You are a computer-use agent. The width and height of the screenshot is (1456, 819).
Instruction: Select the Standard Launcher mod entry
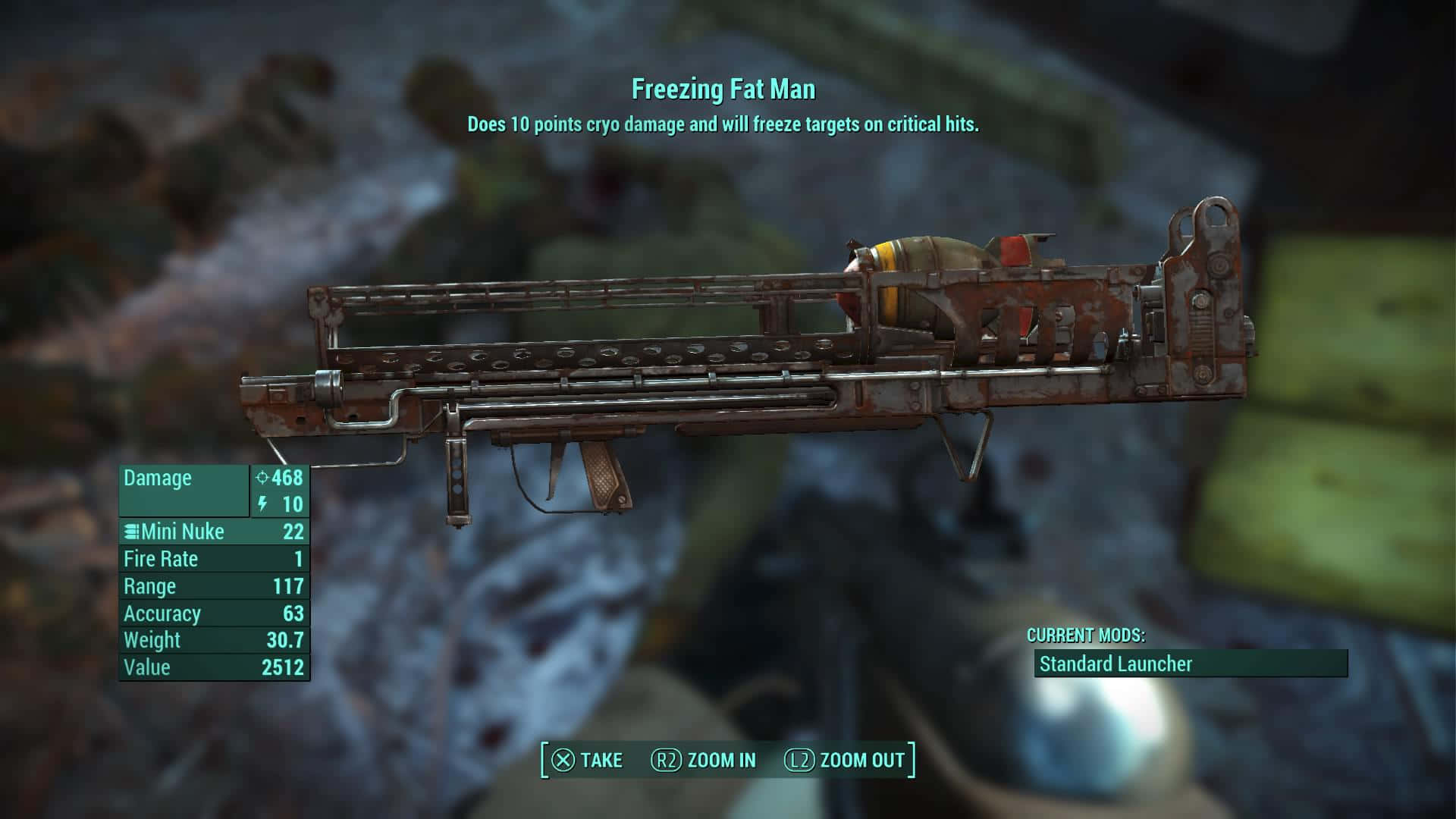1190,664
